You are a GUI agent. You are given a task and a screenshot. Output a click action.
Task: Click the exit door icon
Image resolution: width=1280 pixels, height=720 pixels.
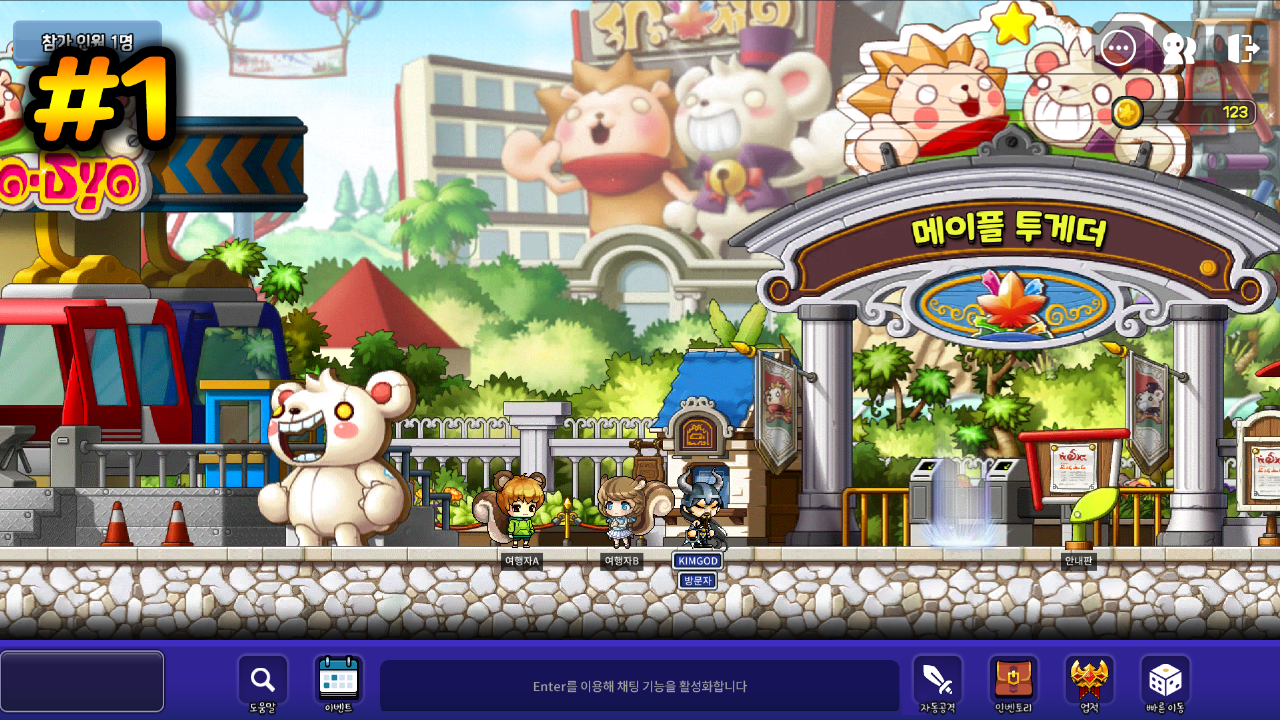click(x=1242, y=48)
